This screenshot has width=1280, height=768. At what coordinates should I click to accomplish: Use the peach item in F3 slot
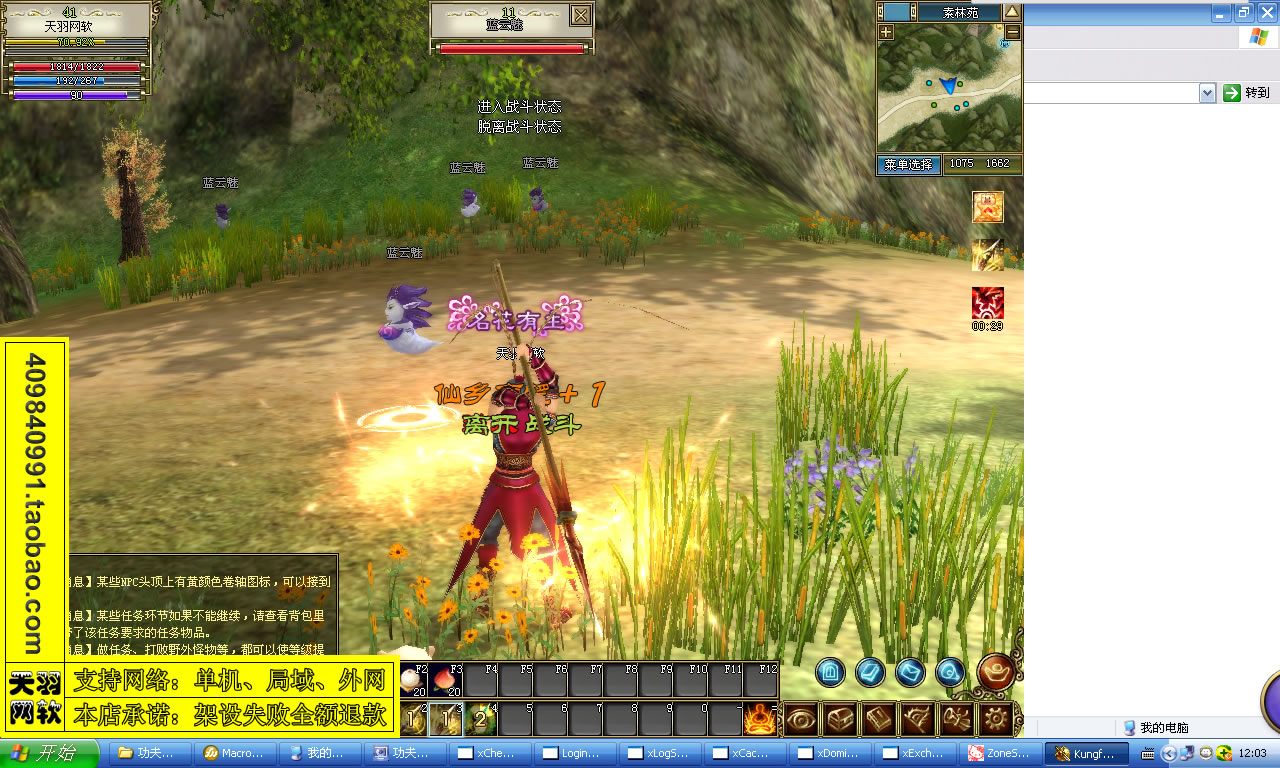(446, 681)
